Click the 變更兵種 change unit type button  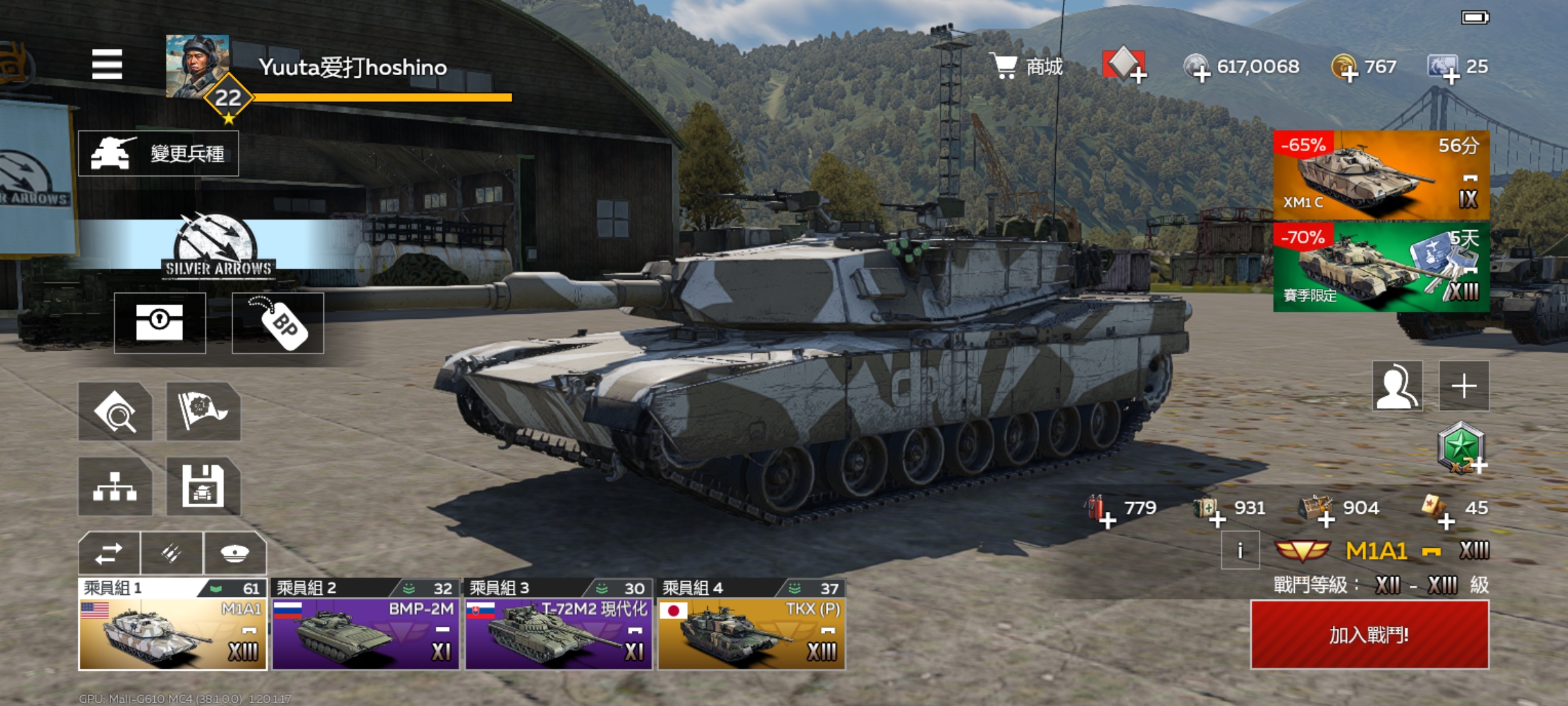tap(158, 154)
